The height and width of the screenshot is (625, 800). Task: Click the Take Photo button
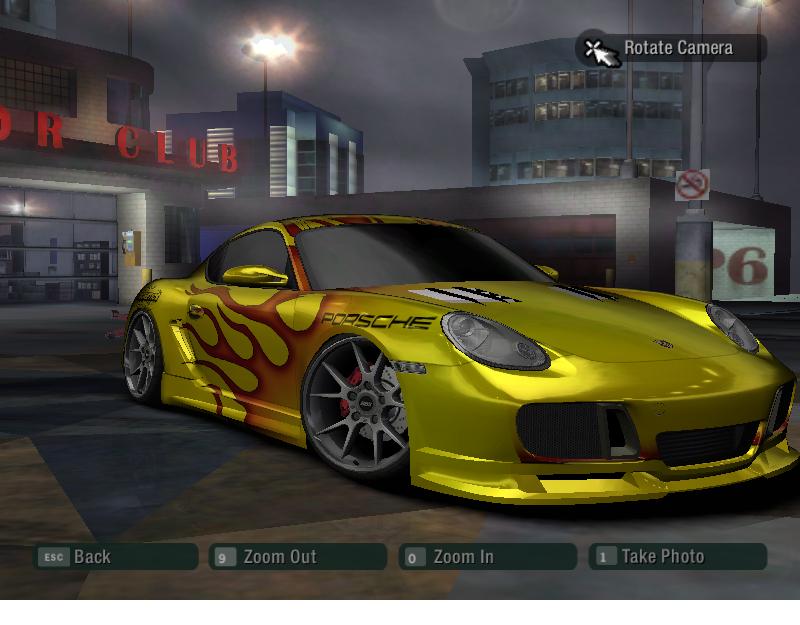coord(677,557)
